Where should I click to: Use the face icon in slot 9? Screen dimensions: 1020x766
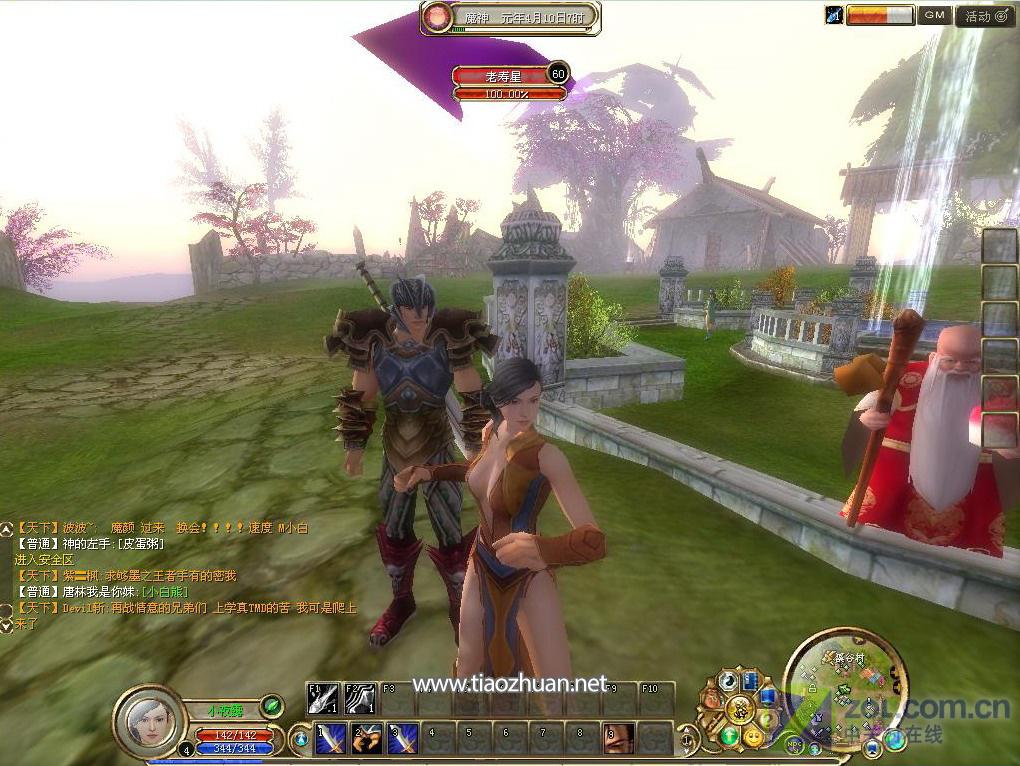tap(618, 739)
